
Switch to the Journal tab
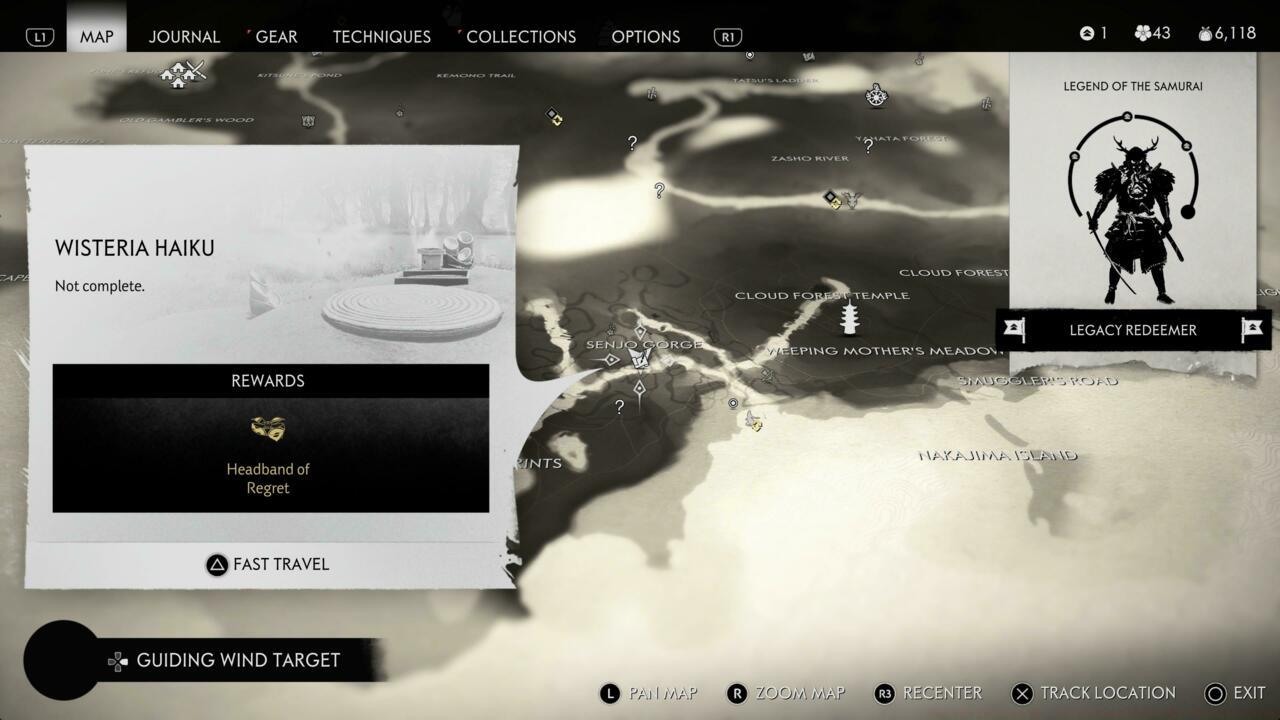184,36
